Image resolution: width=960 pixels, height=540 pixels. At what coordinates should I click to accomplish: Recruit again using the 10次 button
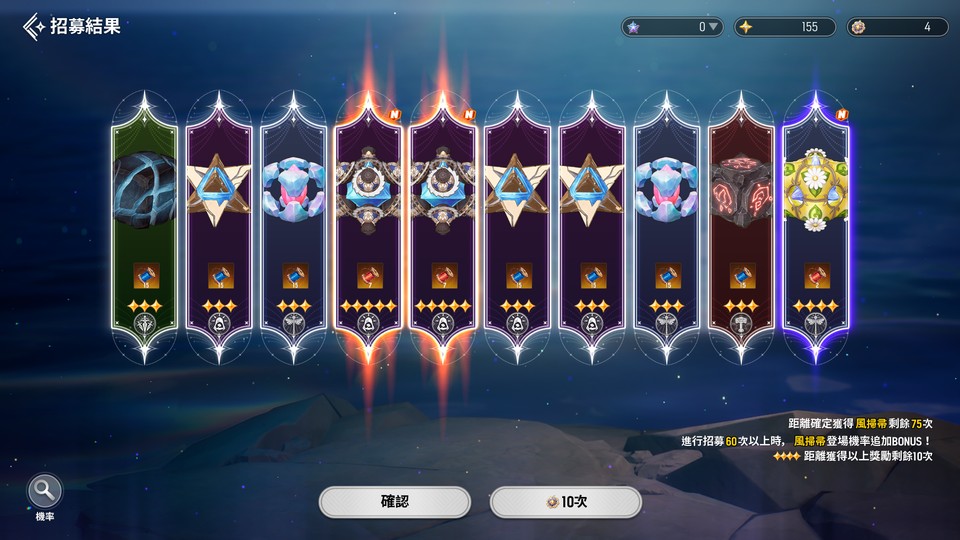pos(565,501)
